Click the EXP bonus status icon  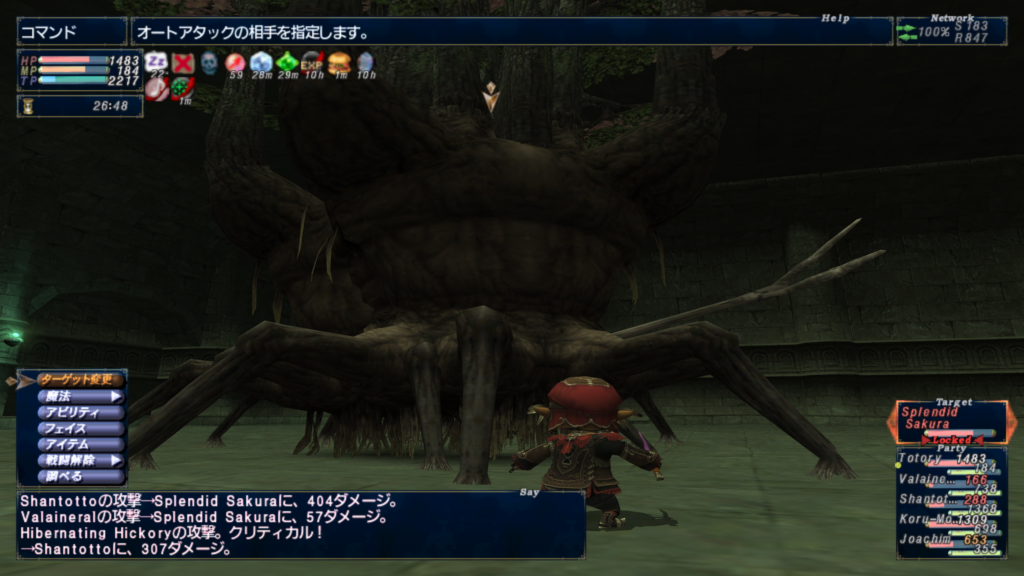pos(312,62)
